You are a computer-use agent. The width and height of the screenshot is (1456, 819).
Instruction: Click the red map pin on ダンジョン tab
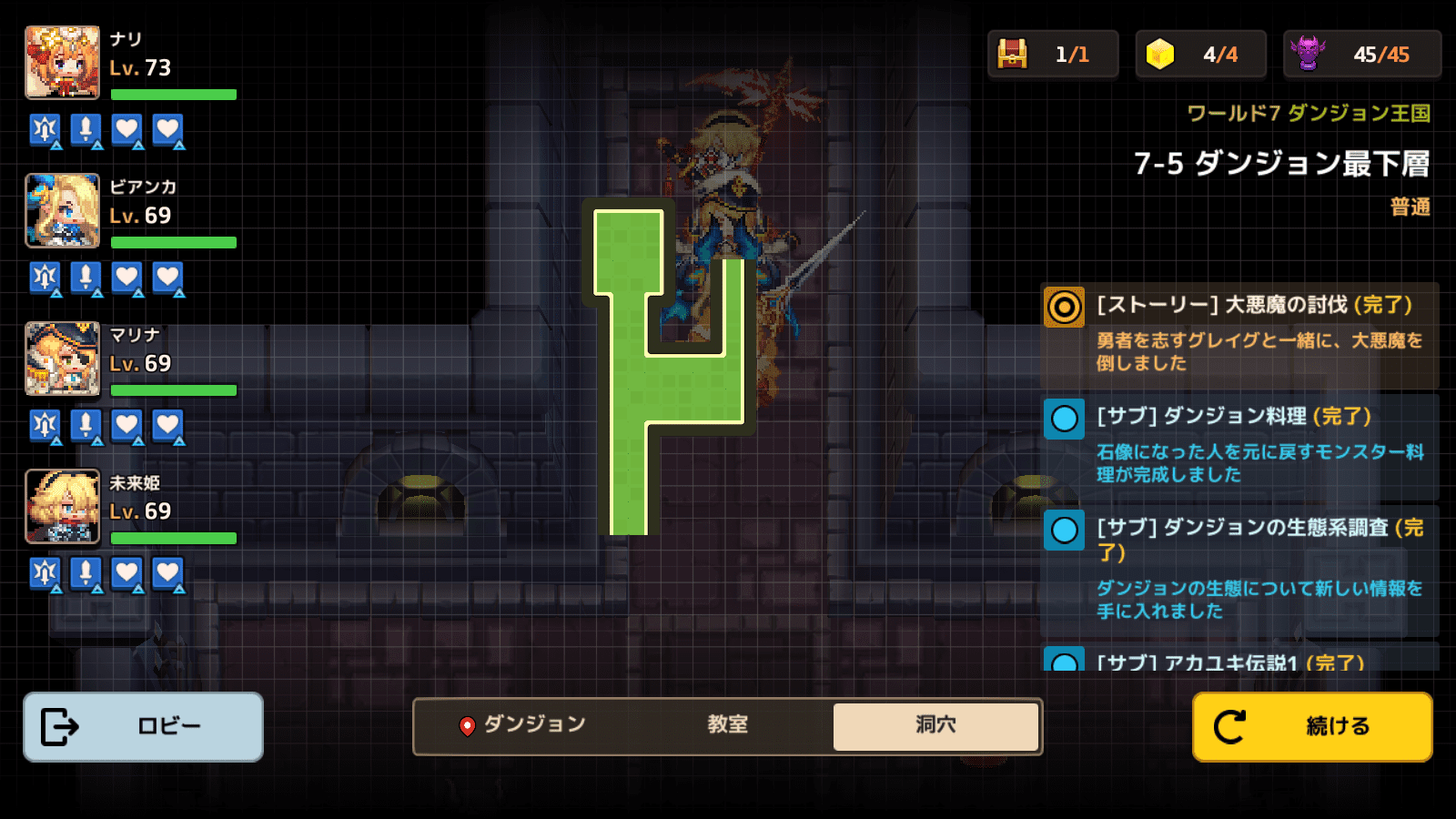click(x=468, y=725)
